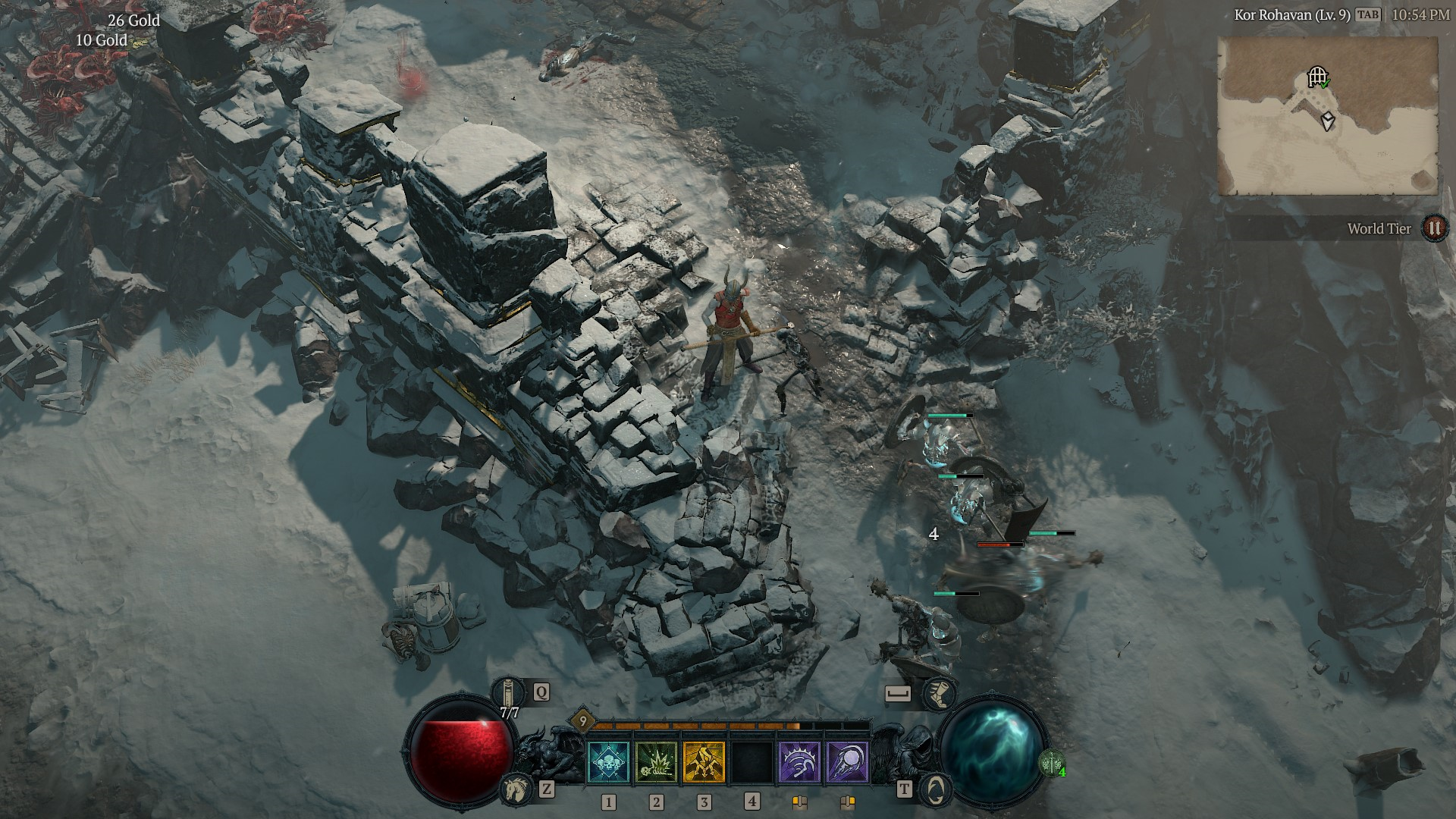This screenshot has width=1456, height=819.
Task: Select the dungeon gate marker on the minimap
Action: [1318, 77]
